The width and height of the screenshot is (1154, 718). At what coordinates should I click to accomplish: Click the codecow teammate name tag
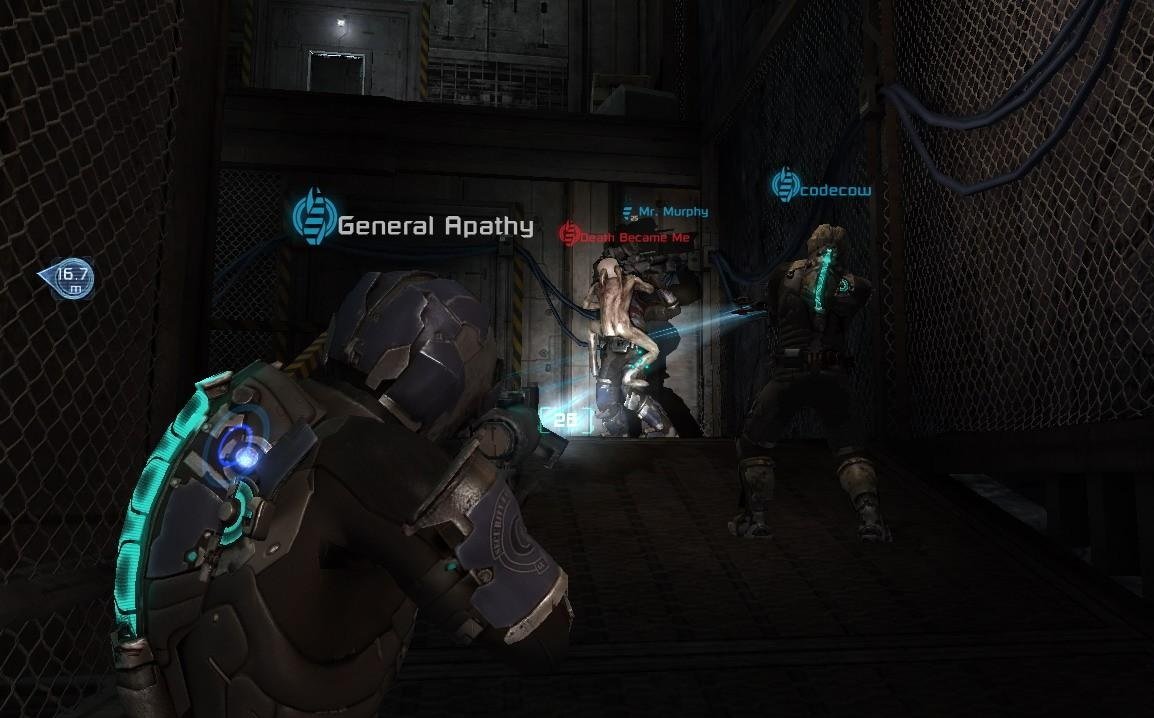coord(821,187)
